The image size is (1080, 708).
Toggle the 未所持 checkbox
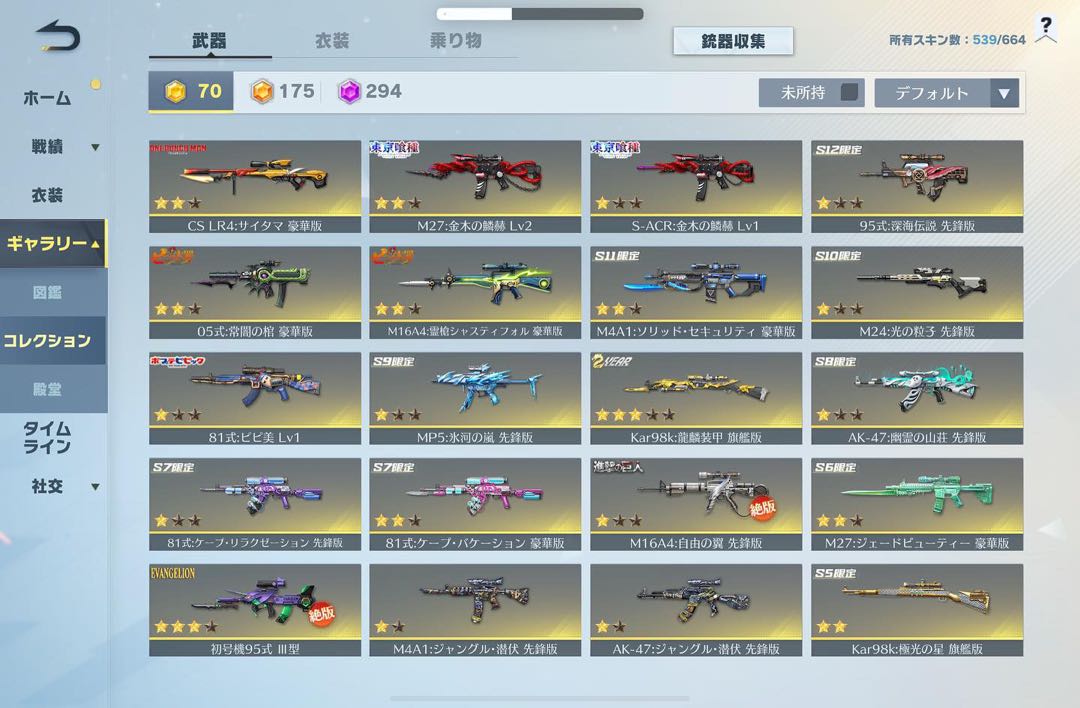point(849,92)
